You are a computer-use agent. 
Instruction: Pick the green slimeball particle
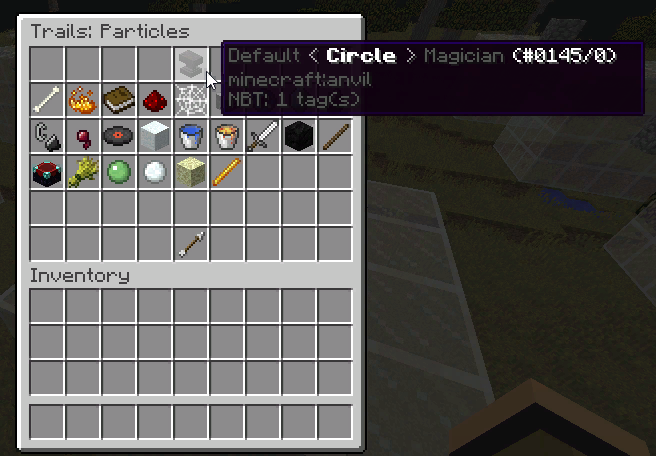coord(118,172)
